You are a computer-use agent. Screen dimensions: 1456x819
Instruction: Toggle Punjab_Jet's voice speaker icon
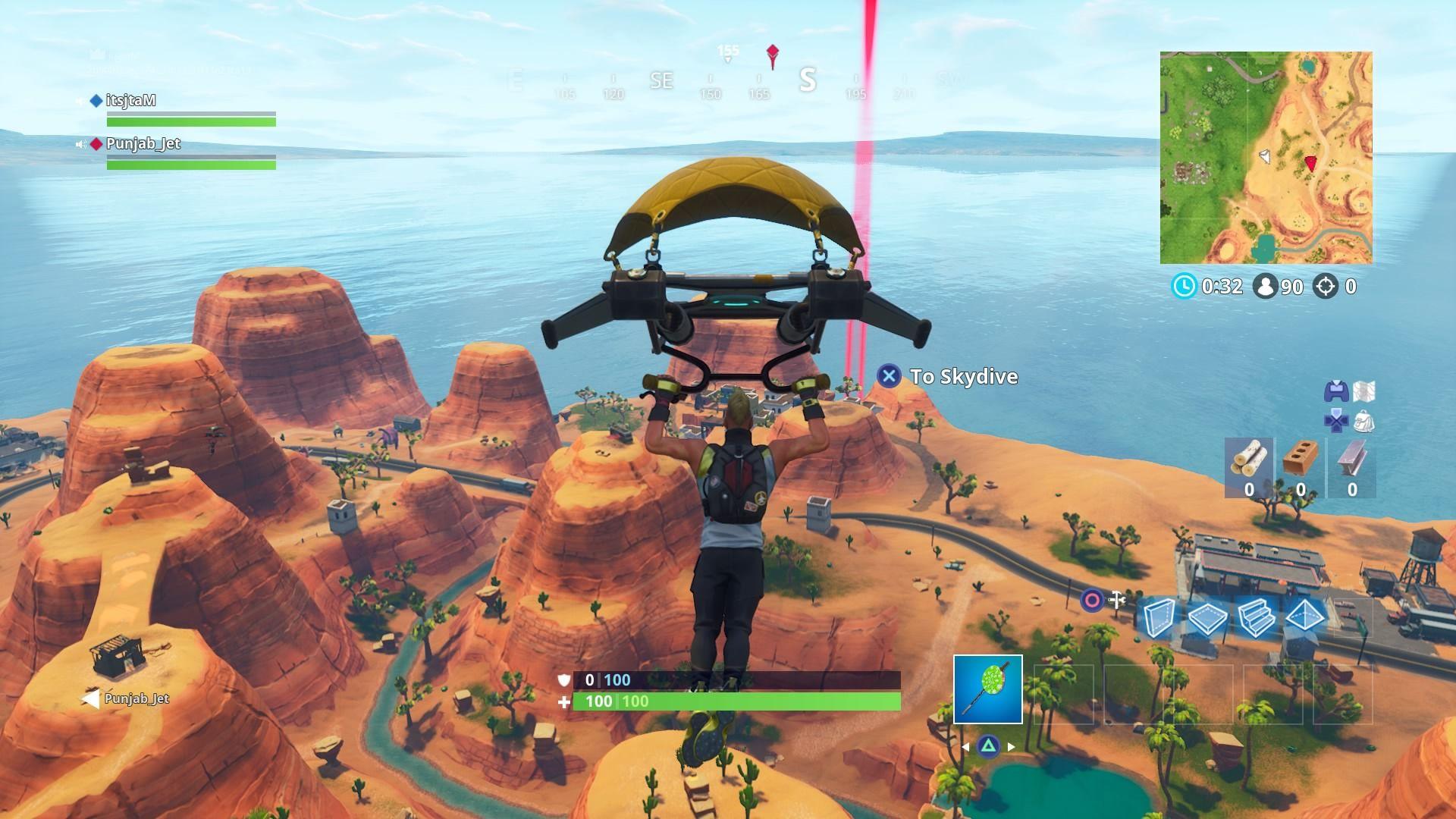click(x=85, y=143)
